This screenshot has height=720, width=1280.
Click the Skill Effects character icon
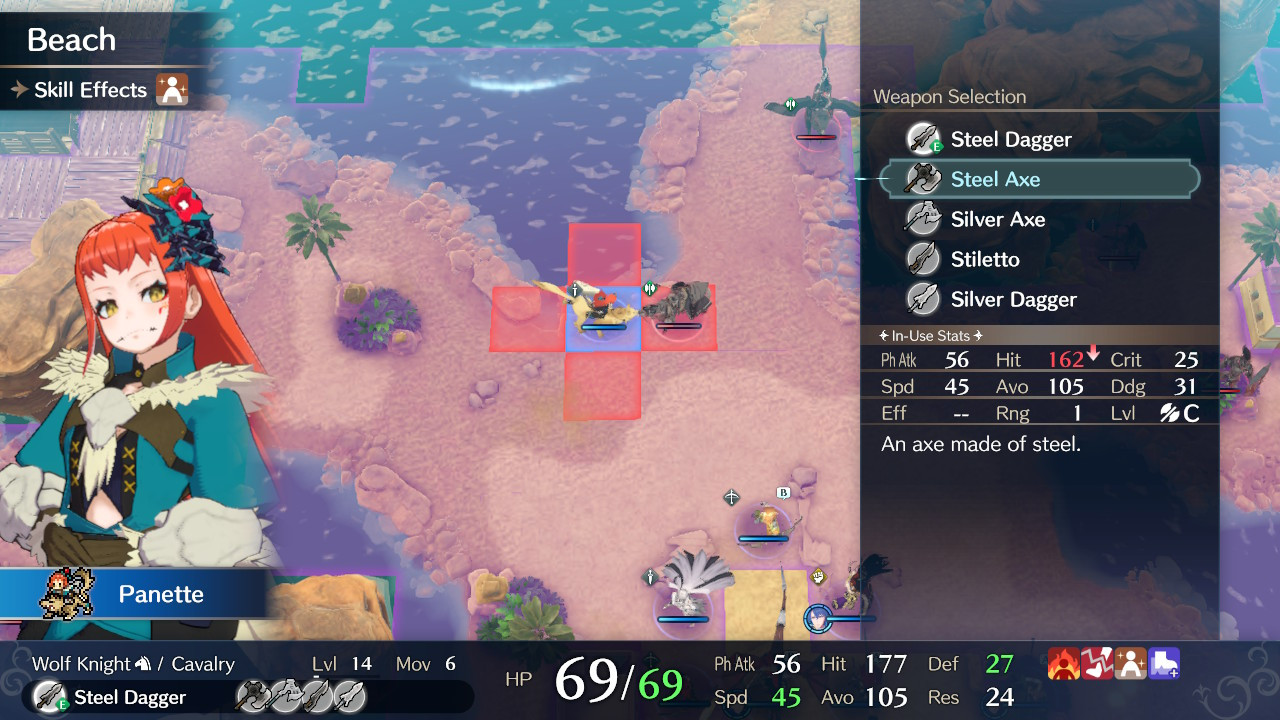(x=173, y=89)
